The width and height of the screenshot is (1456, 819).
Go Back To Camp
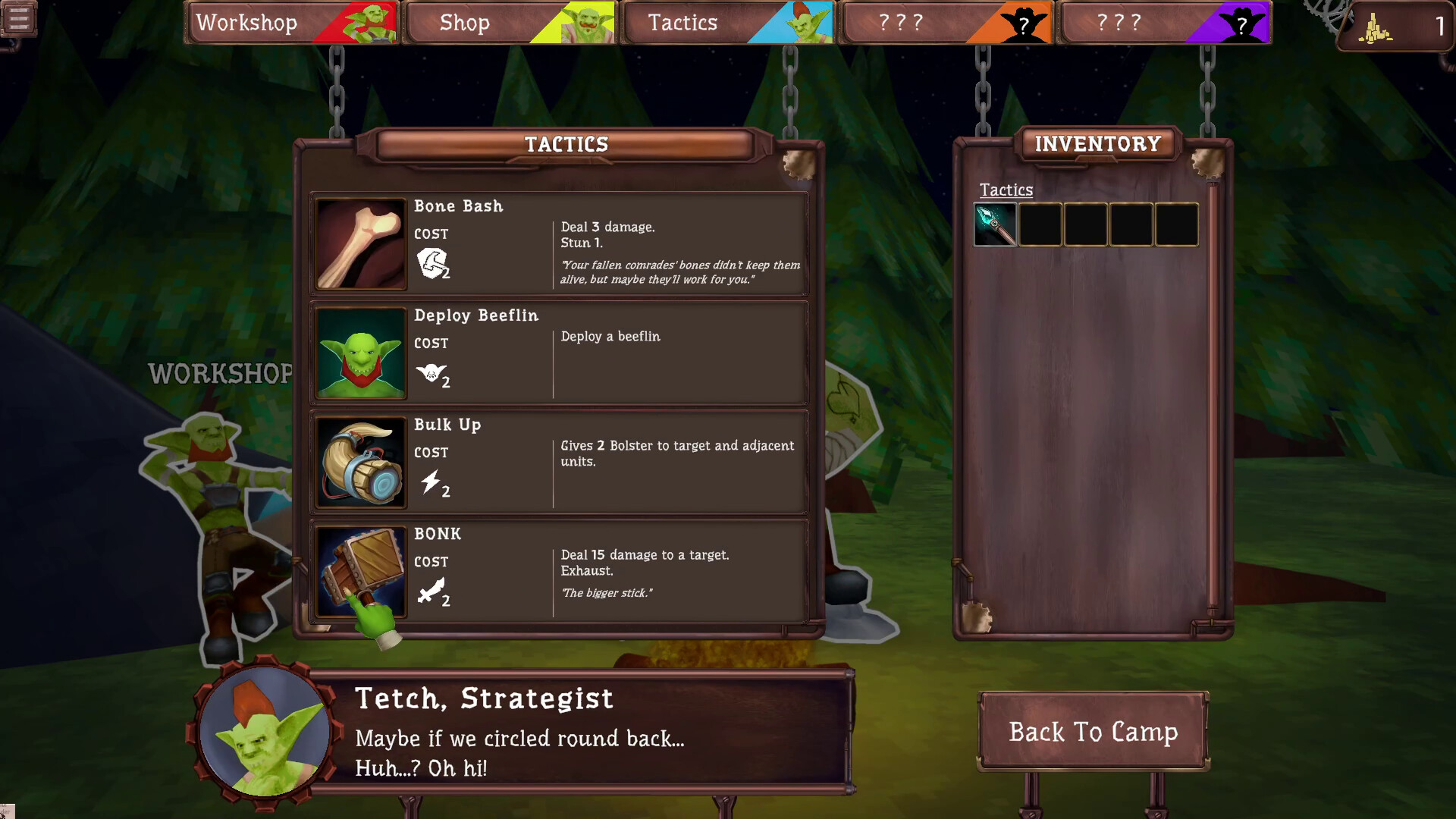1093,732
